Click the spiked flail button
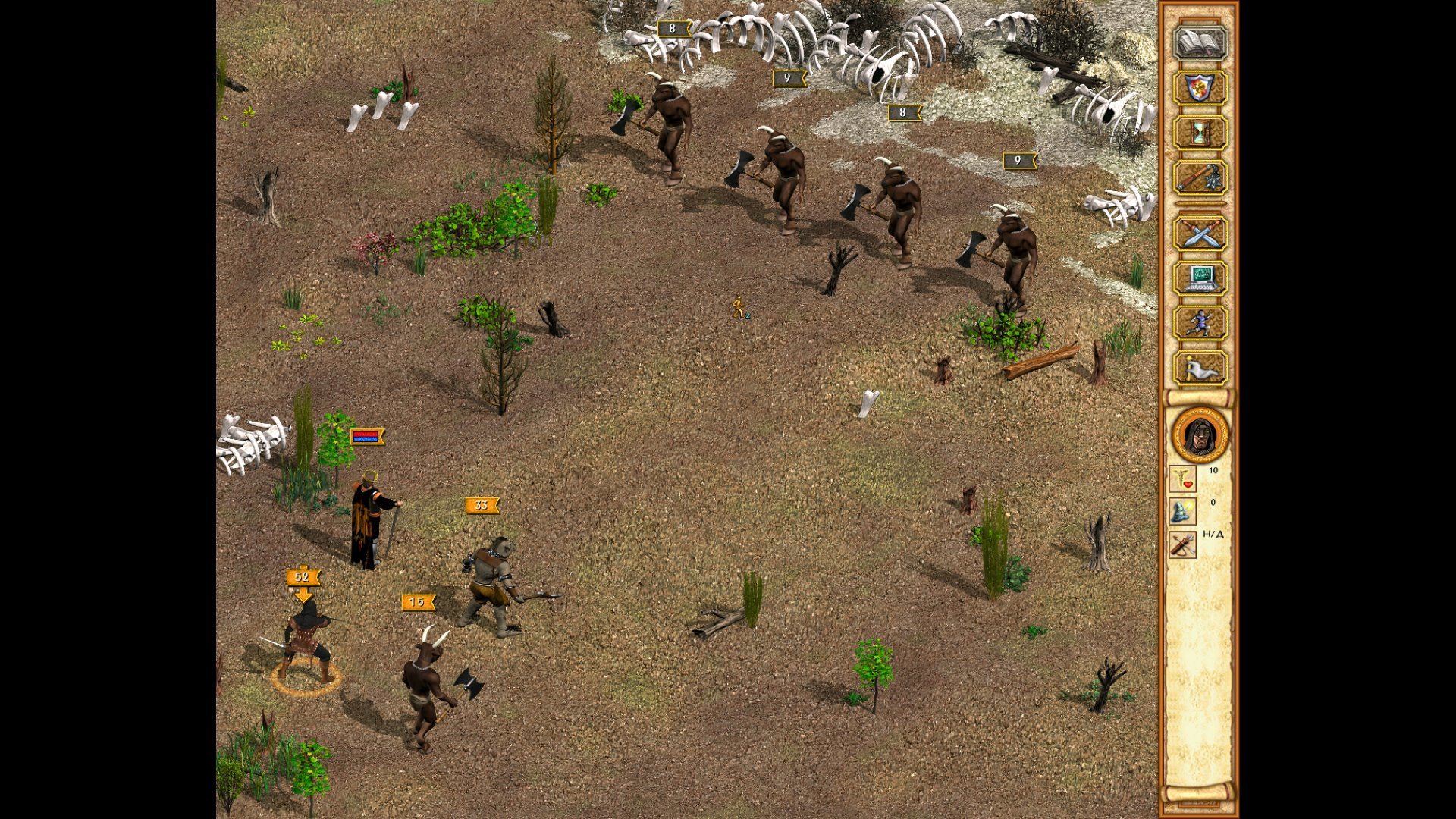 1200,178
